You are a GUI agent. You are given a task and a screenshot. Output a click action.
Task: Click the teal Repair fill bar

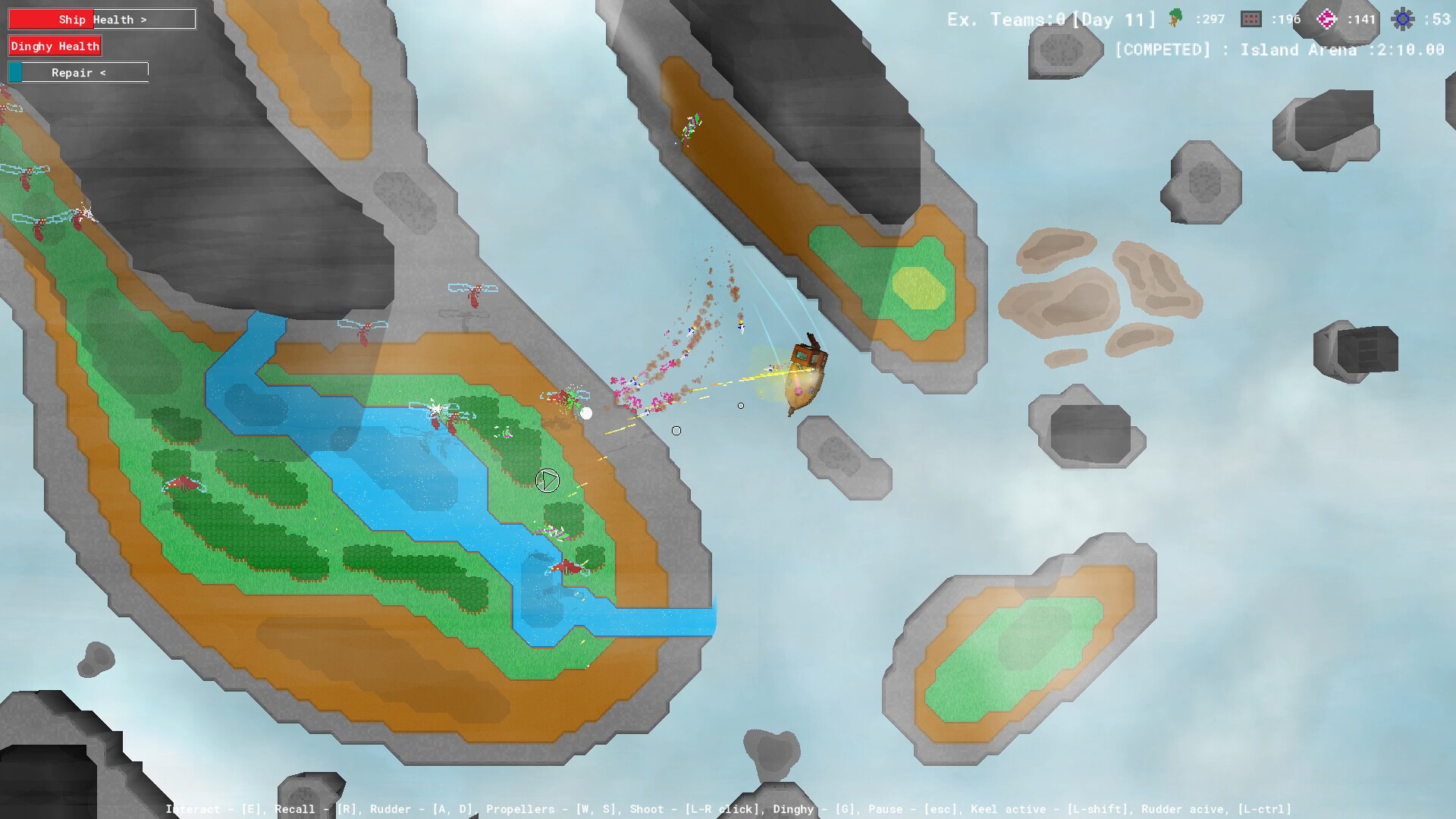[x=14, y=72]
